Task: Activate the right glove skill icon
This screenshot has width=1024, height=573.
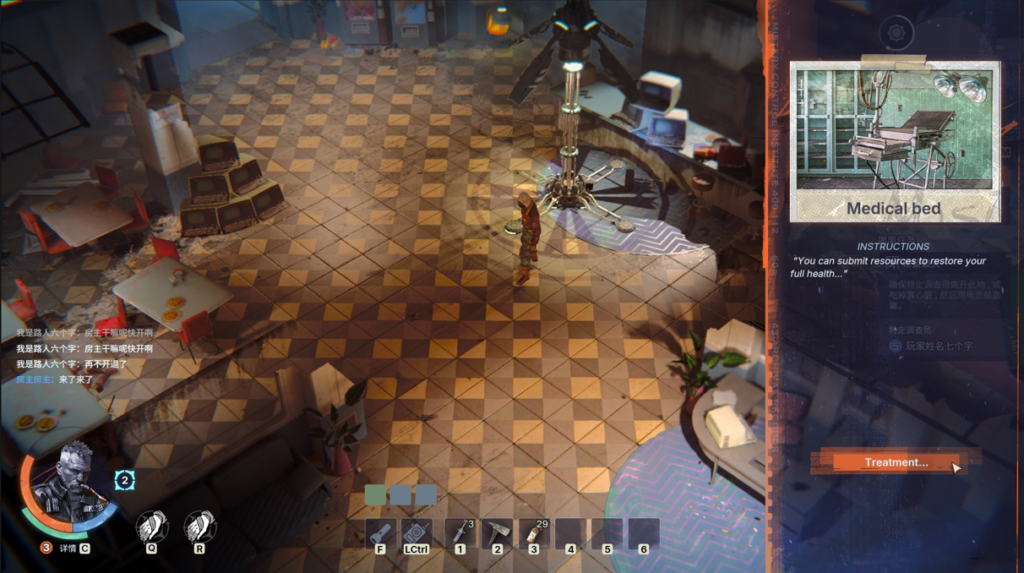Action: 200,526
